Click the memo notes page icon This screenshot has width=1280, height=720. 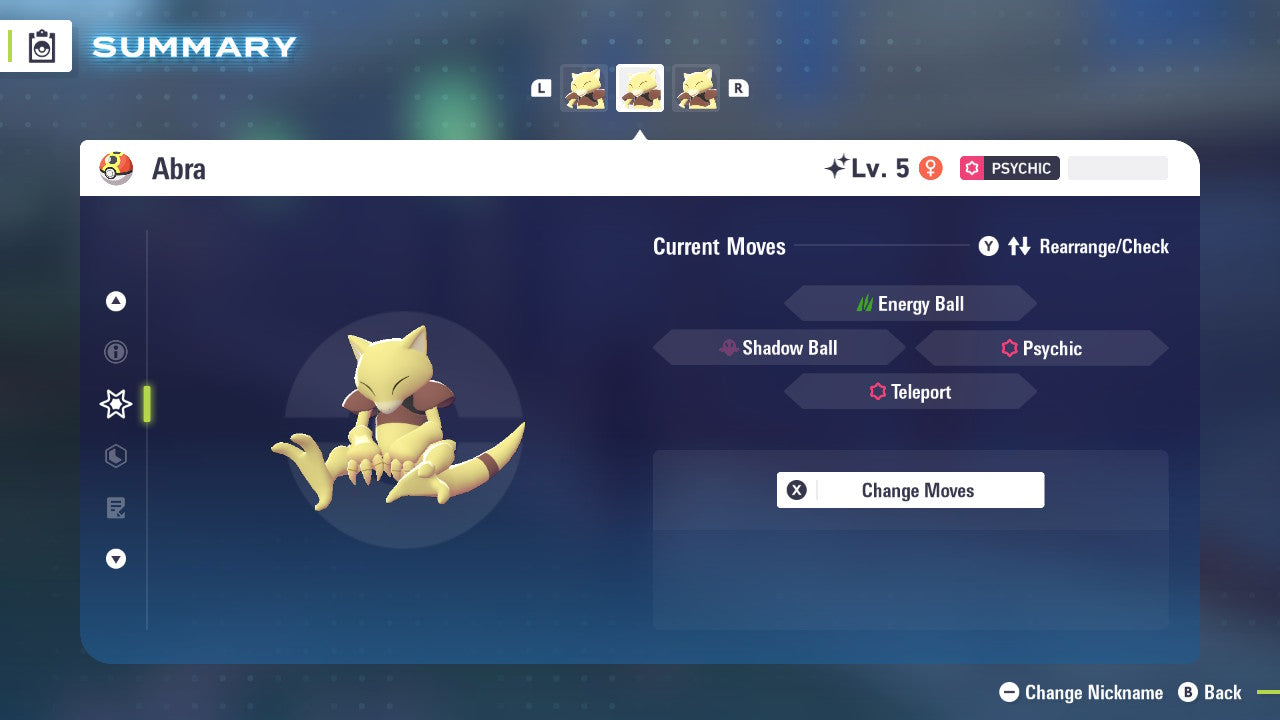[116, 508]
